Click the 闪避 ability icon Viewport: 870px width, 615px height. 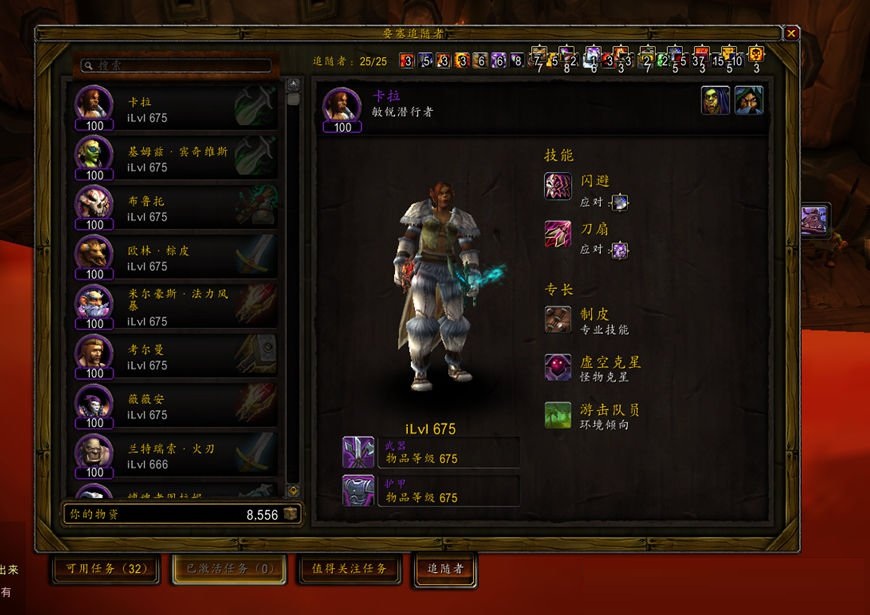(x=558, y=186)
